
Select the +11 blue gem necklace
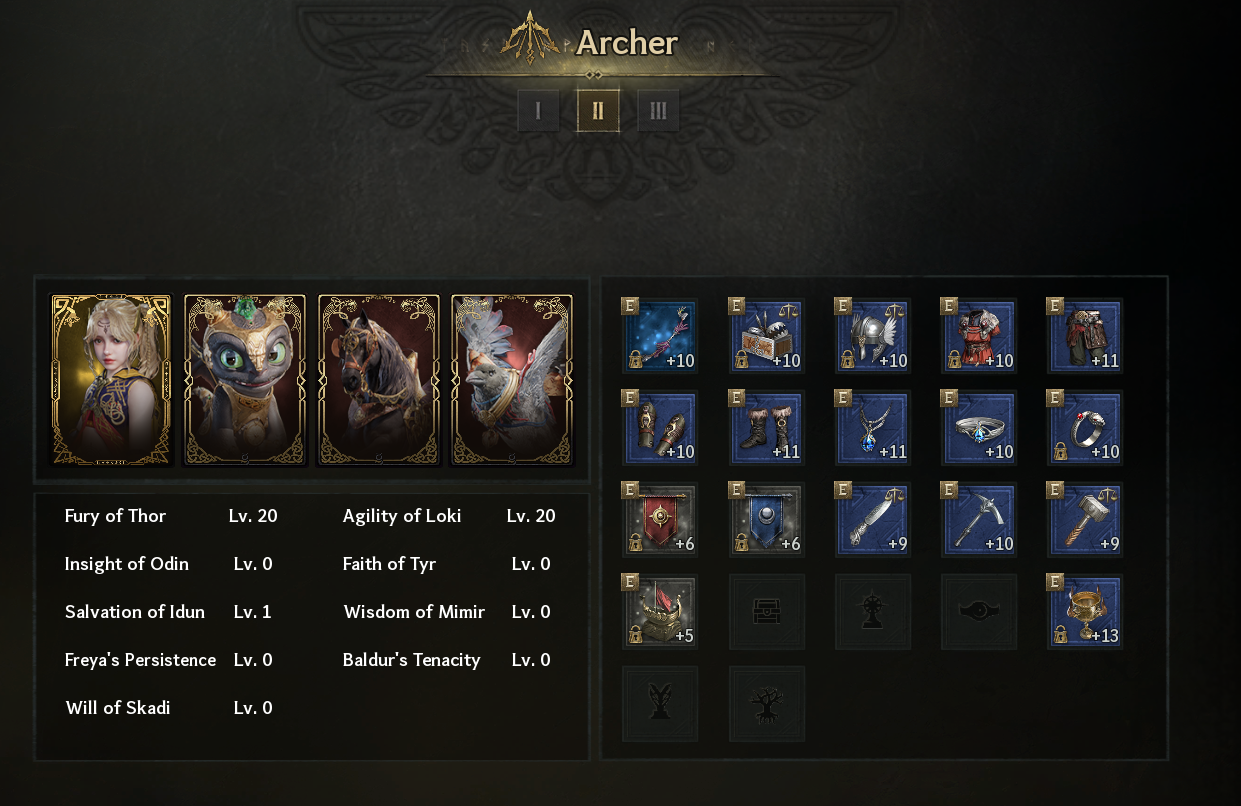pyautogui.click(x=873, y=428)
